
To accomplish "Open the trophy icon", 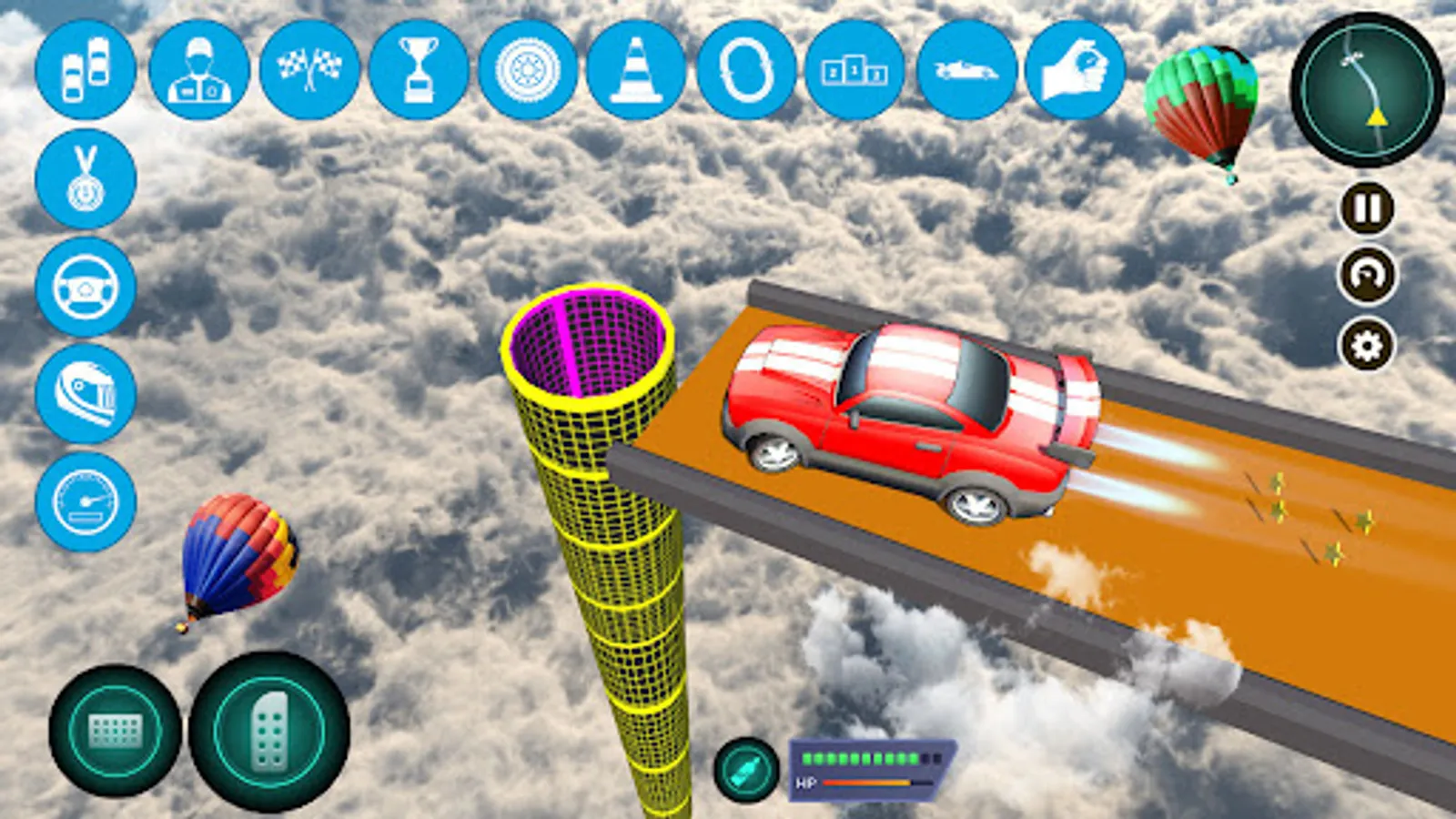I will 419,70.
